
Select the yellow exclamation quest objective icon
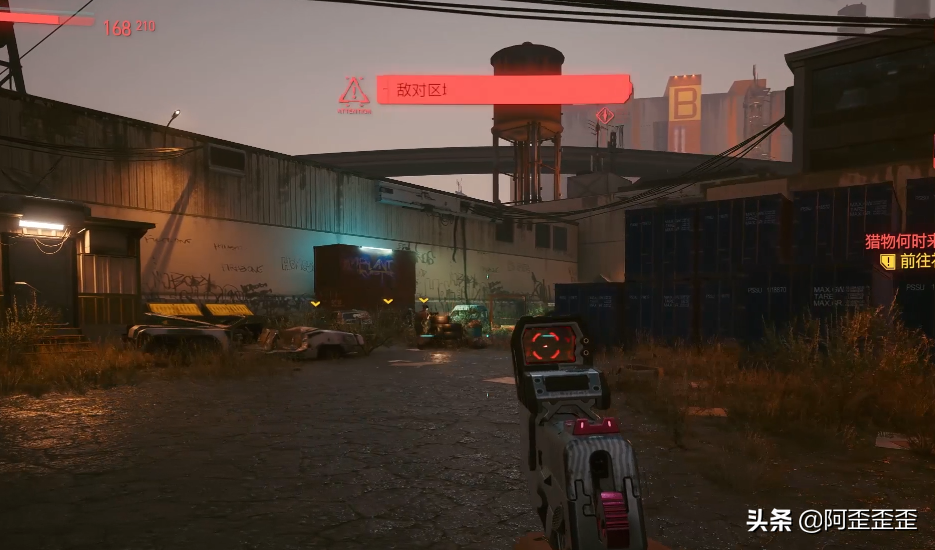887,261
